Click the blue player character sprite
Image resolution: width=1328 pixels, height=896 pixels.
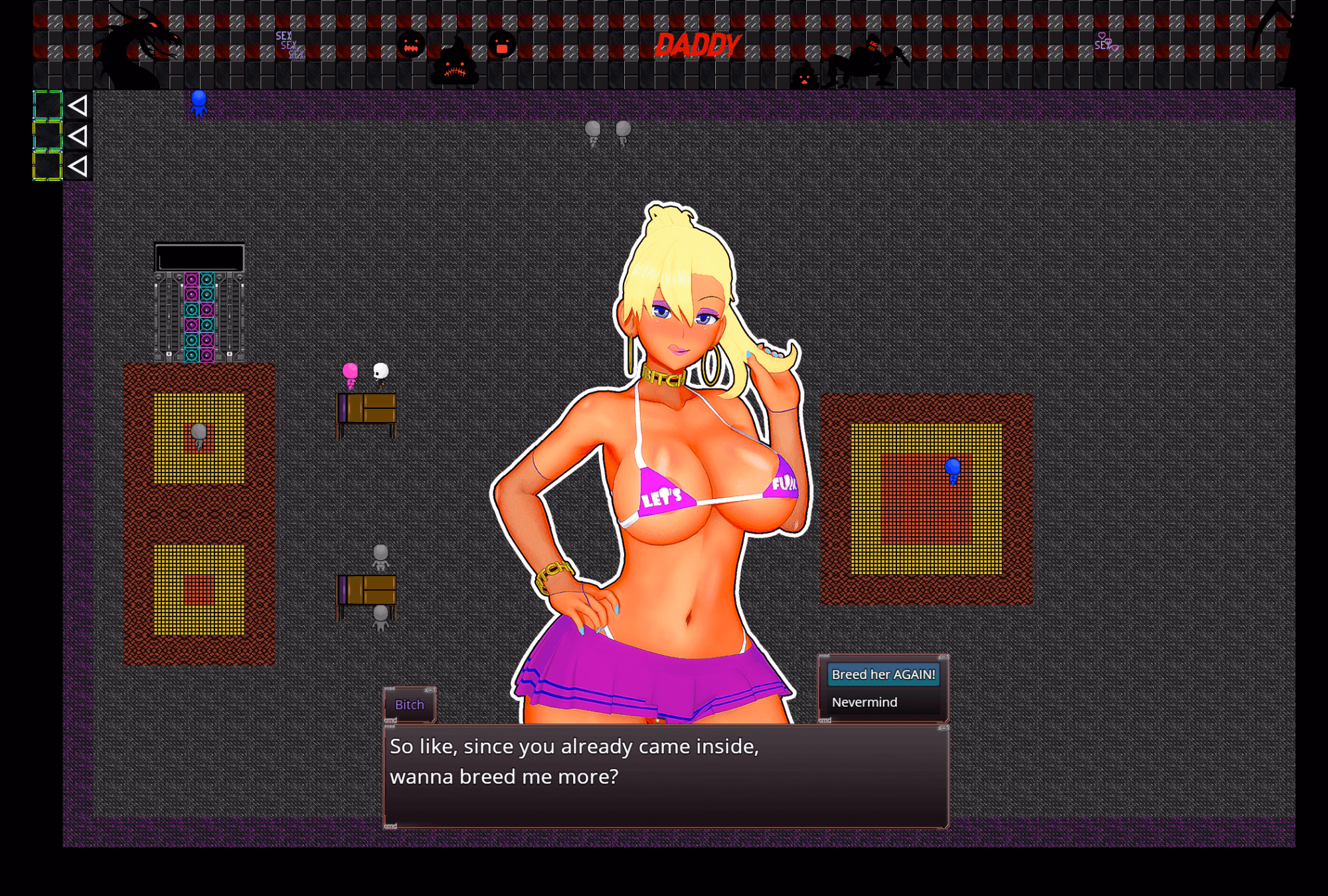(199, 103)
